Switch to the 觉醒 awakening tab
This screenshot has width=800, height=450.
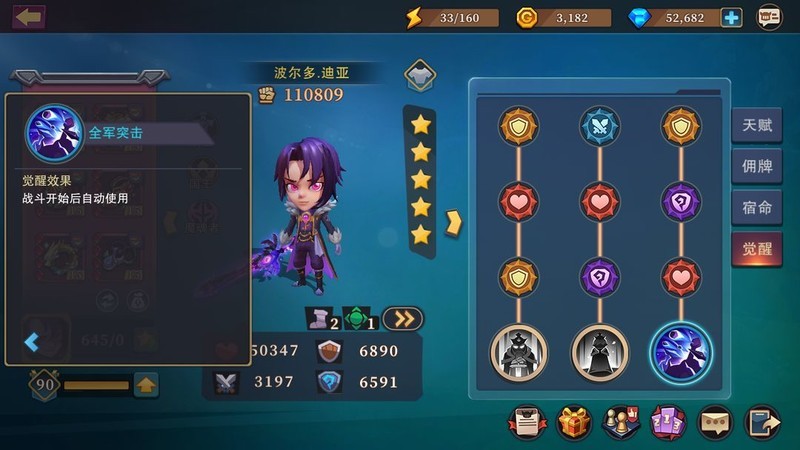[x=757, y=249]
